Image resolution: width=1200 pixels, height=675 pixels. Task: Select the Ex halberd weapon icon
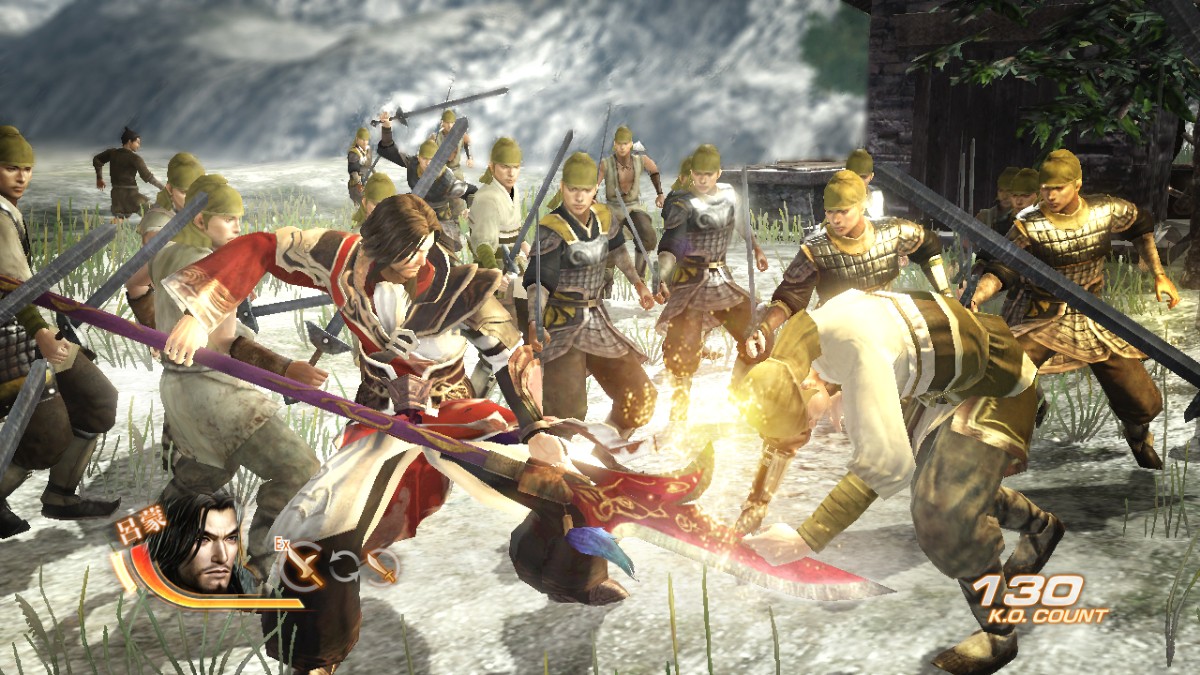(302, 566)
